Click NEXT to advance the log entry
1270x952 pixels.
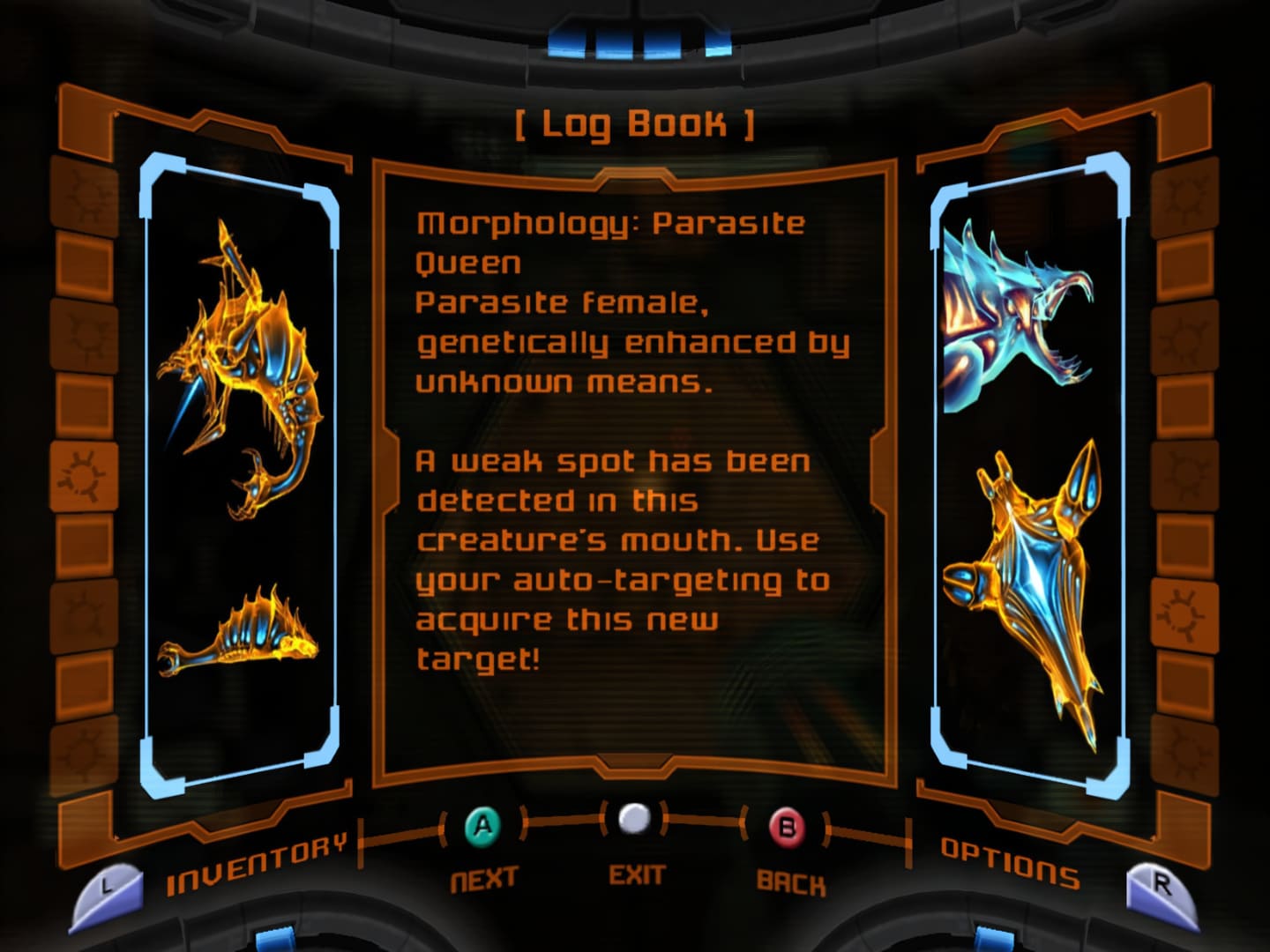pyautogui.click(x=482, y=877)
